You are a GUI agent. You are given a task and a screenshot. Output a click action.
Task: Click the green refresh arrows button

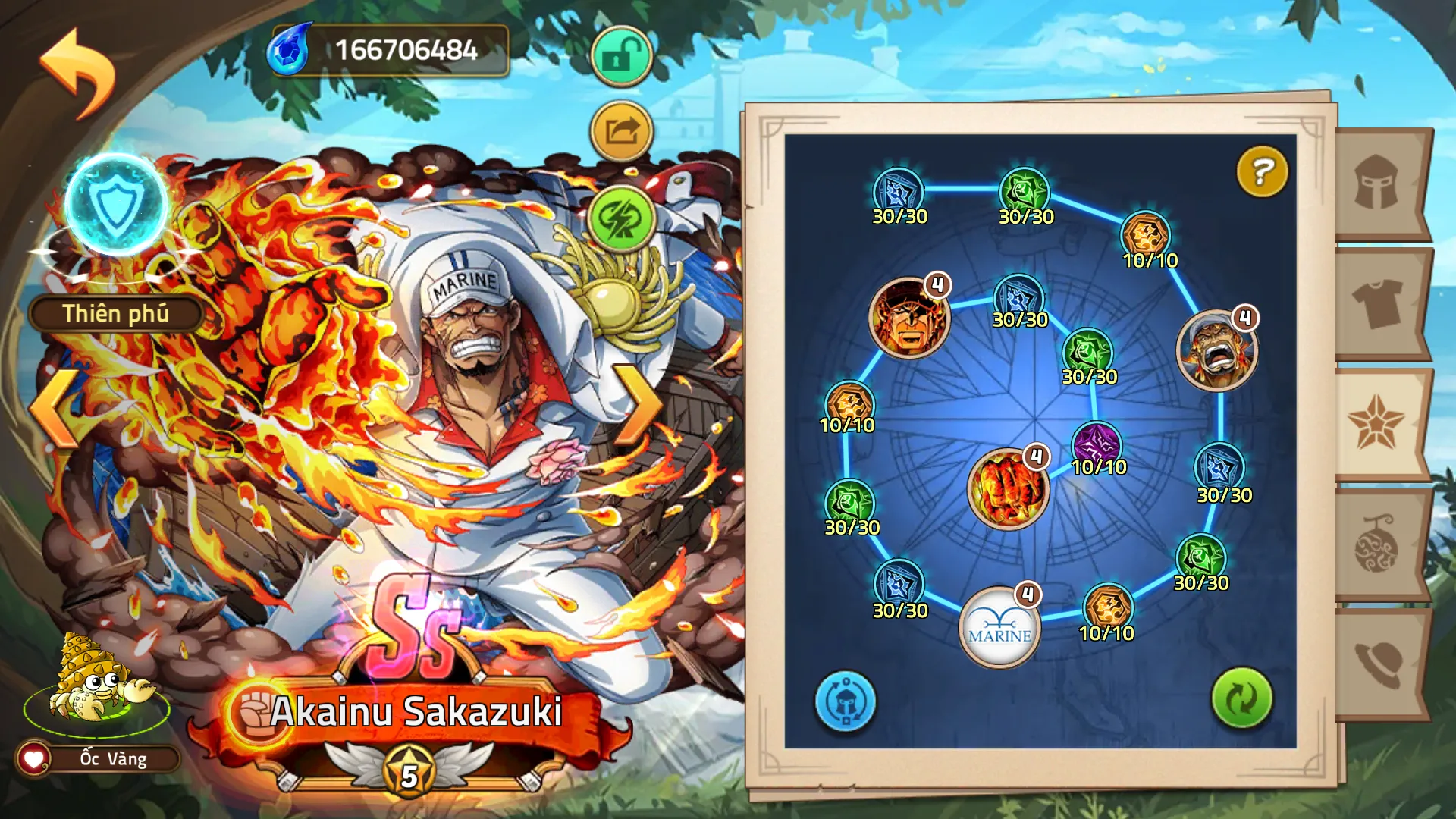tap(1241, 698)
